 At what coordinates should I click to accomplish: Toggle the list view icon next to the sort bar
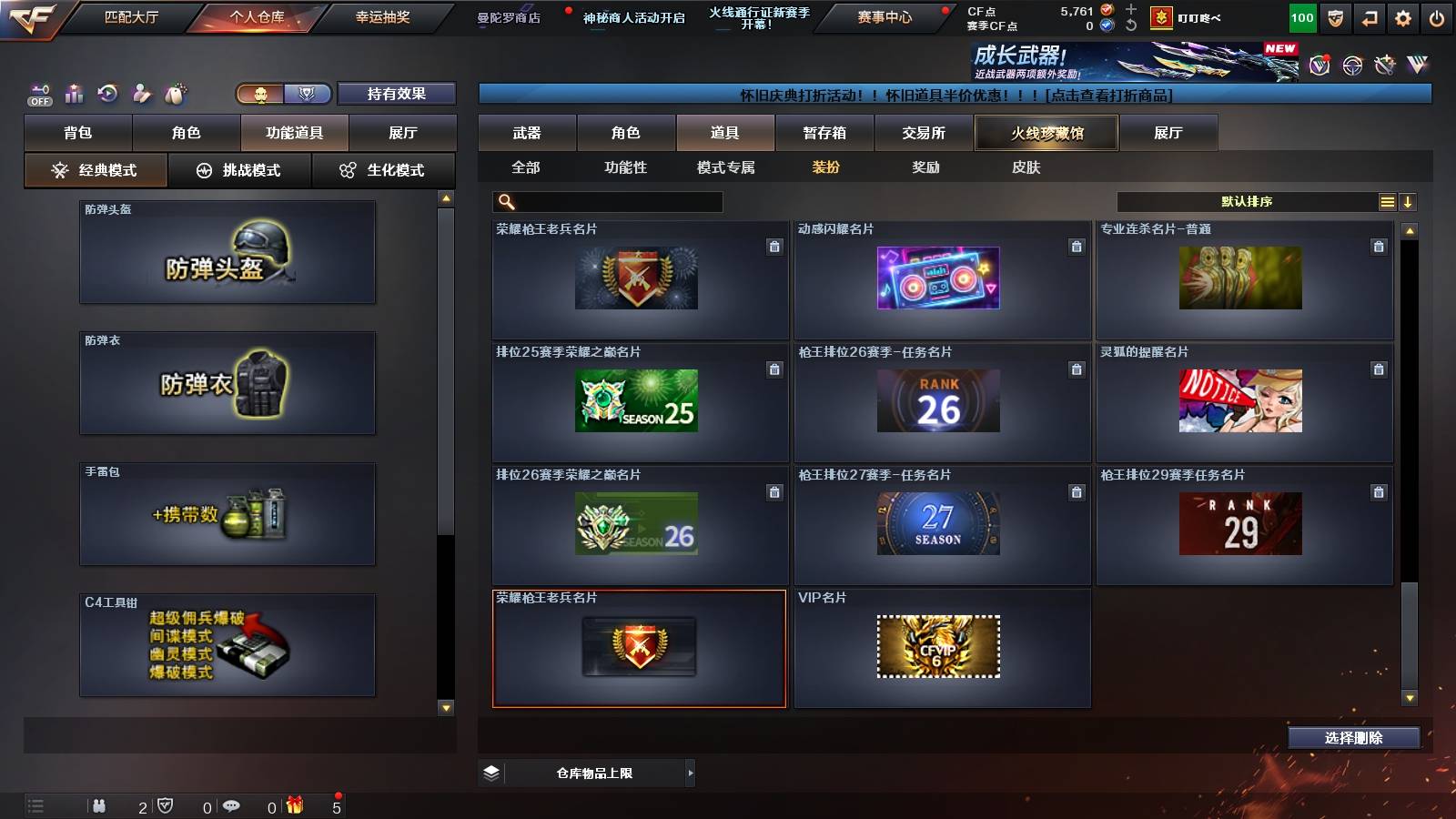point(1385,201)
